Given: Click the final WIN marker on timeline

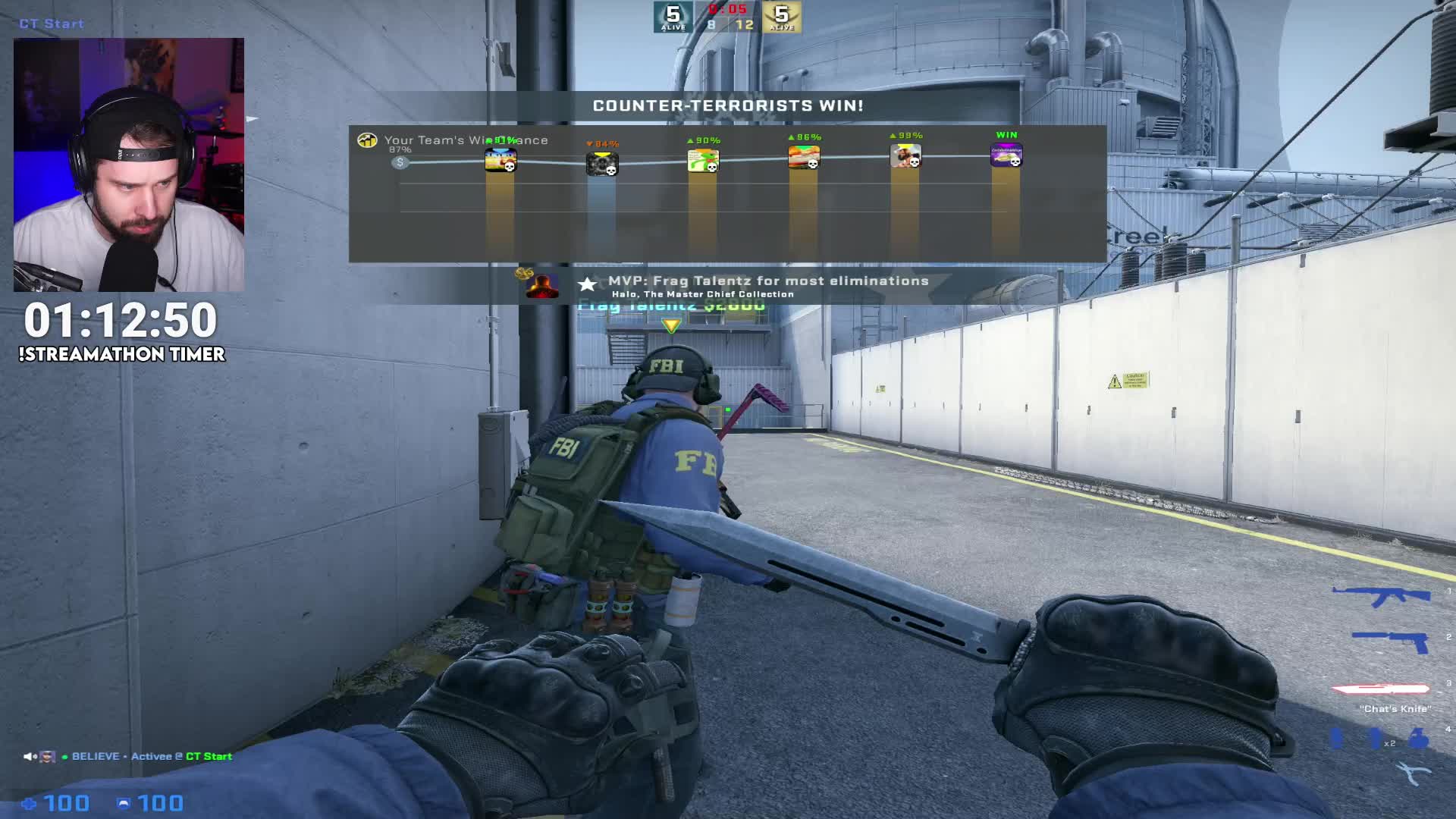Looking at the screenshot, I should 1006,155.
